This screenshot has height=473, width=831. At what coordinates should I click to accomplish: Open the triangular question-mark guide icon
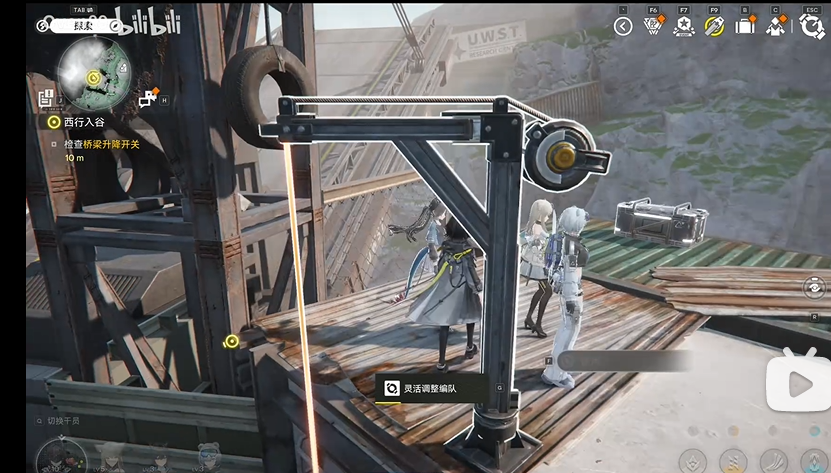pyautogui.click(x=654, y=27)
